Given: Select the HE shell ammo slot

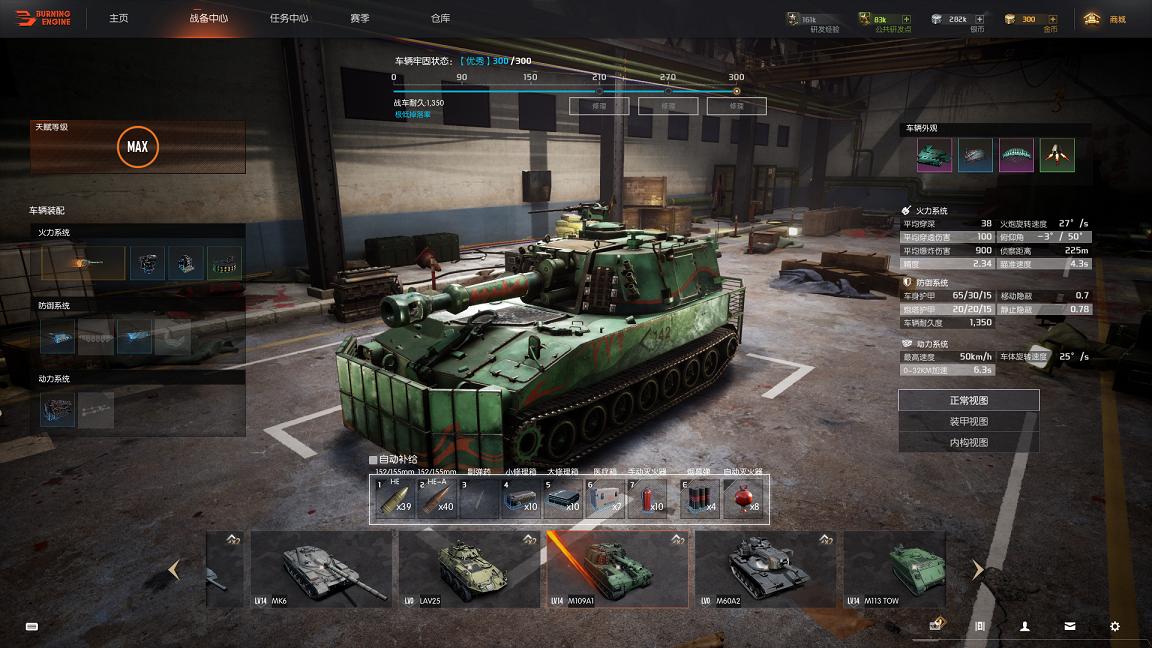Looking at the screenshot, I should point(394,498).
